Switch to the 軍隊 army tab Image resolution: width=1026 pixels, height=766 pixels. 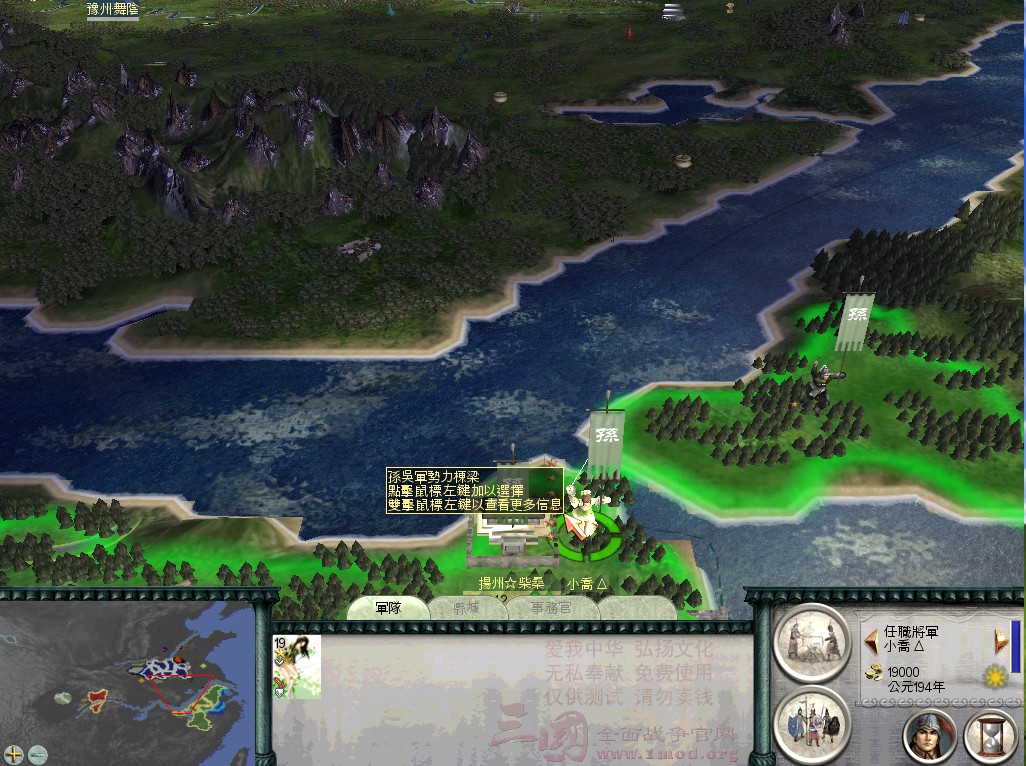388,608
